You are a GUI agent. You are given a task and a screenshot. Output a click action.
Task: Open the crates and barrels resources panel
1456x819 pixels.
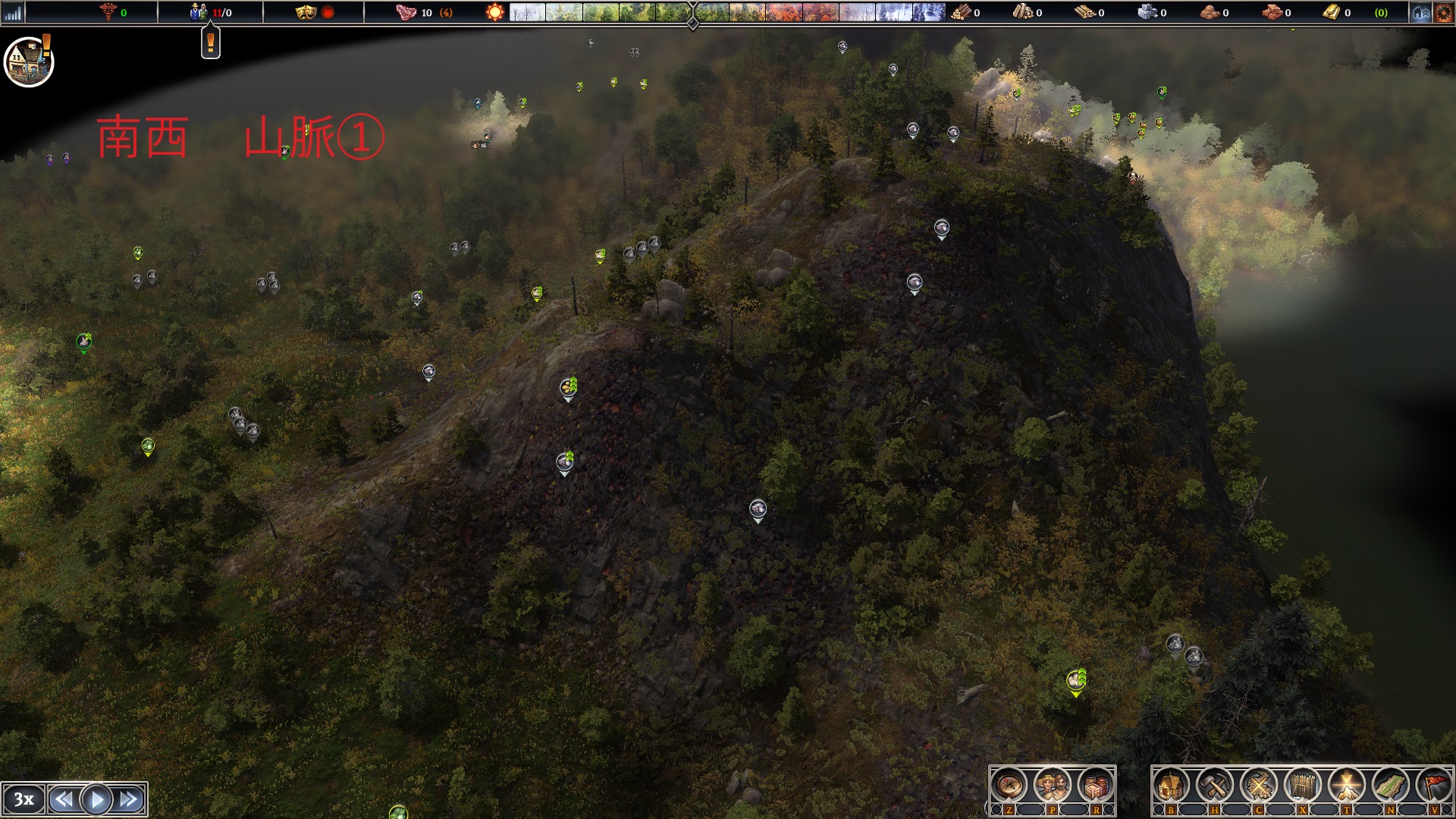point(1095,785)
